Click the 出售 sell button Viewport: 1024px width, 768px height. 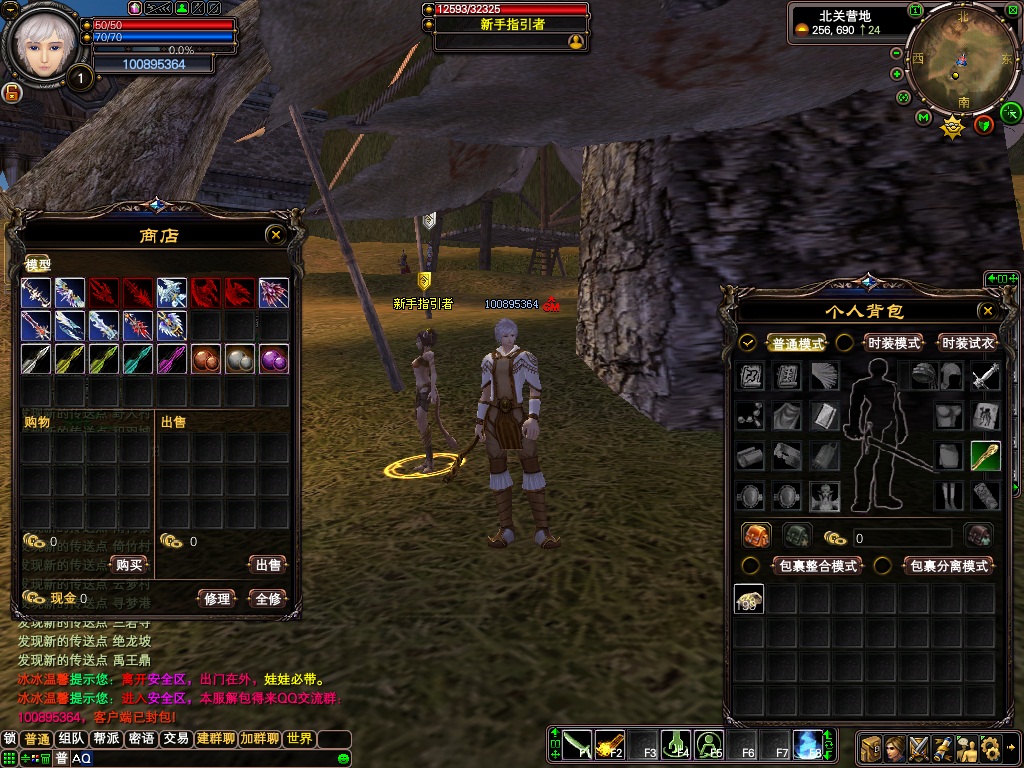point(268,565)
